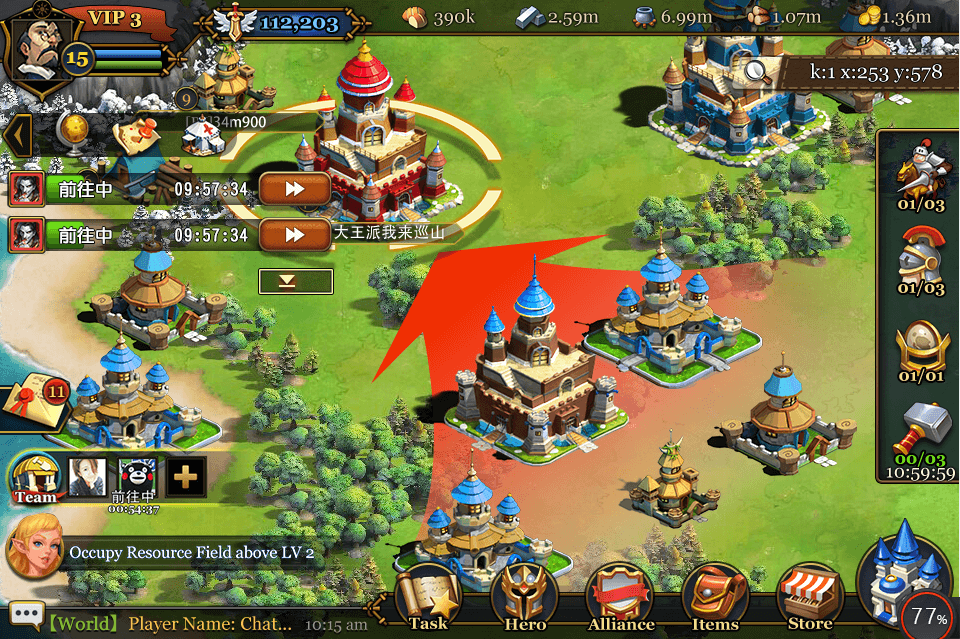Open the Items bag
This screenshot has width=960, height=639.
click(x=715, y=600)
